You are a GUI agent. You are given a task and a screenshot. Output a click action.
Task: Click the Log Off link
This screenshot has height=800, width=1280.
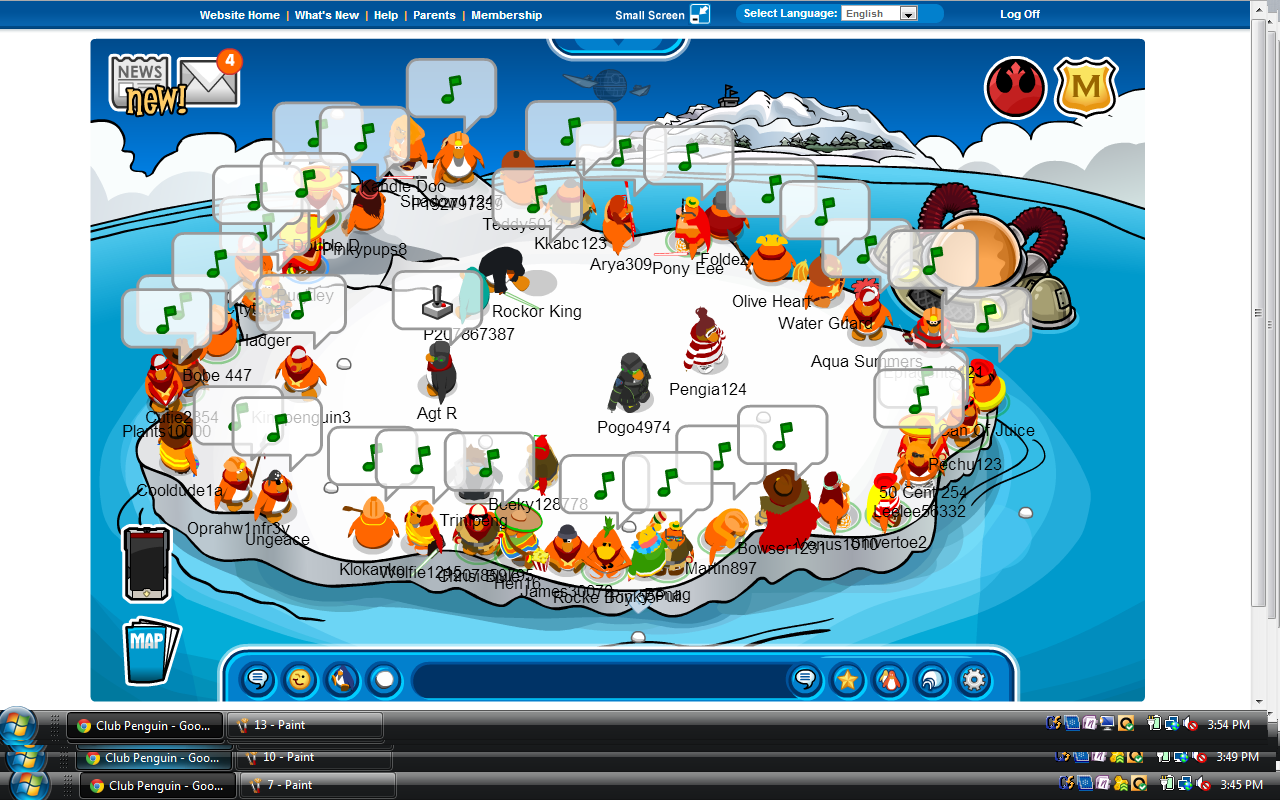tap(1020, 15)
